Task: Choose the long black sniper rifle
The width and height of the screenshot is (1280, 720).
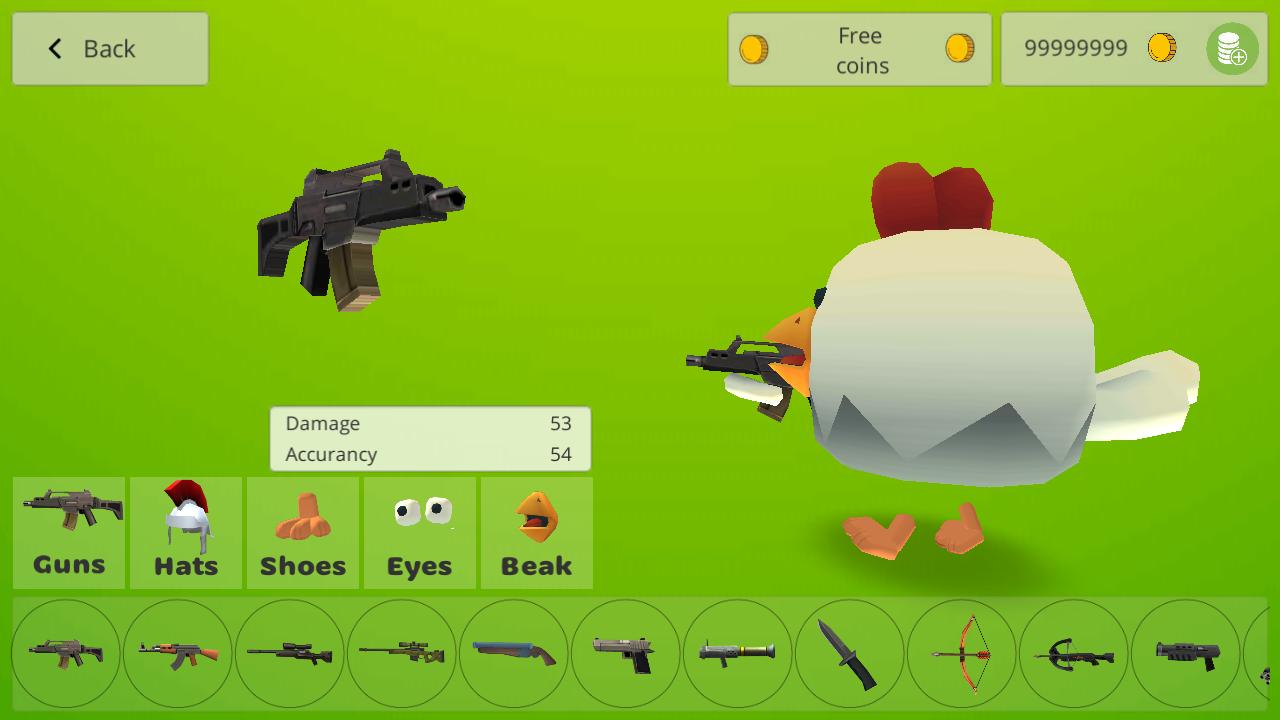Action: [289, 653]
